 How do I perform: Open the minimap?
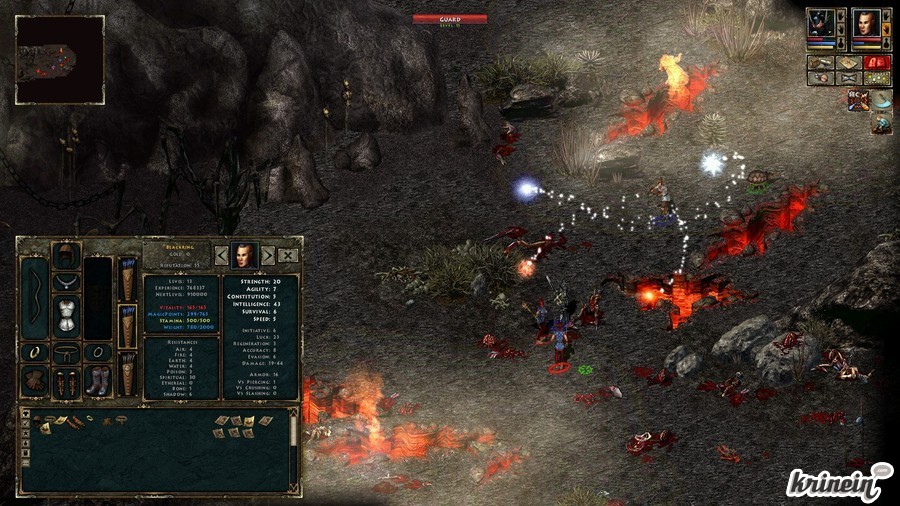tap(60, 59)
